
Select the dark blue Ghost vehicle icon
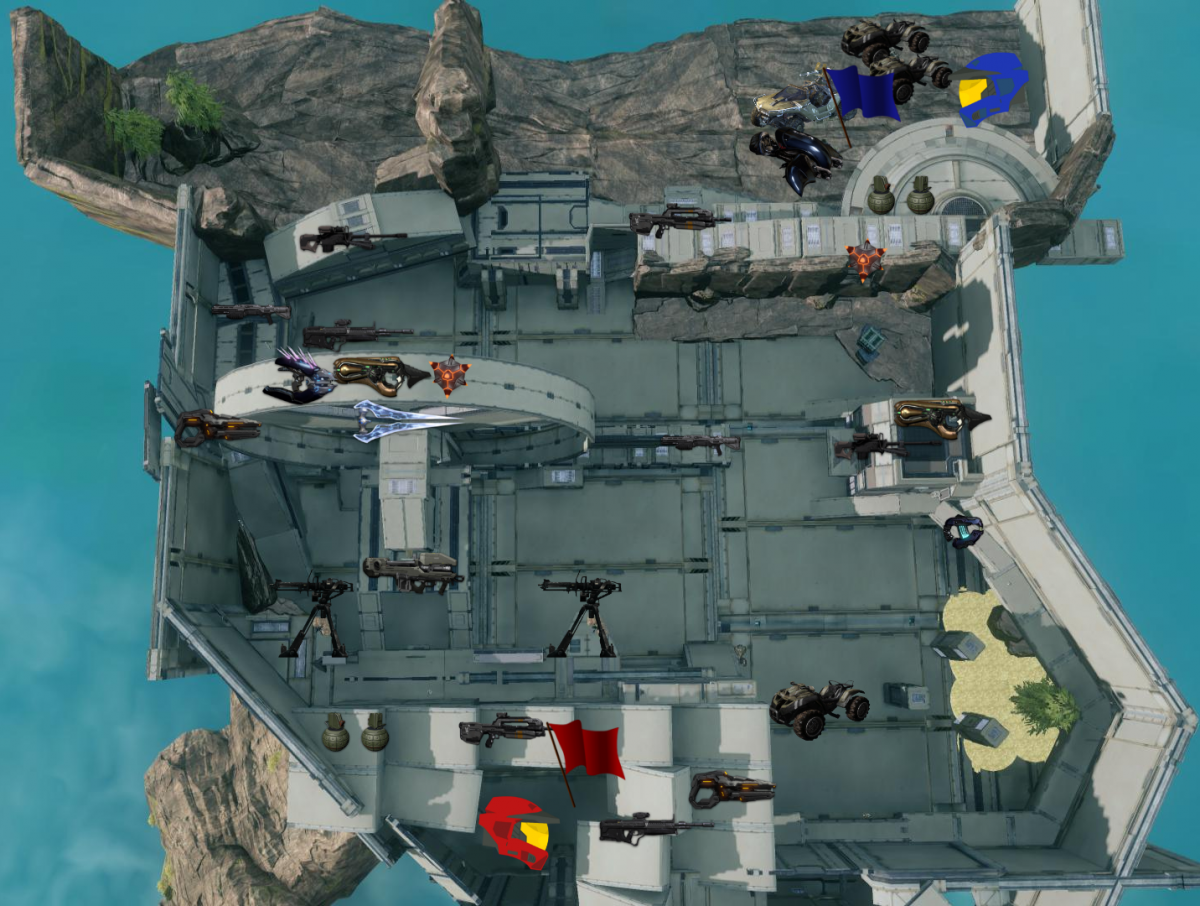(797, 157)
